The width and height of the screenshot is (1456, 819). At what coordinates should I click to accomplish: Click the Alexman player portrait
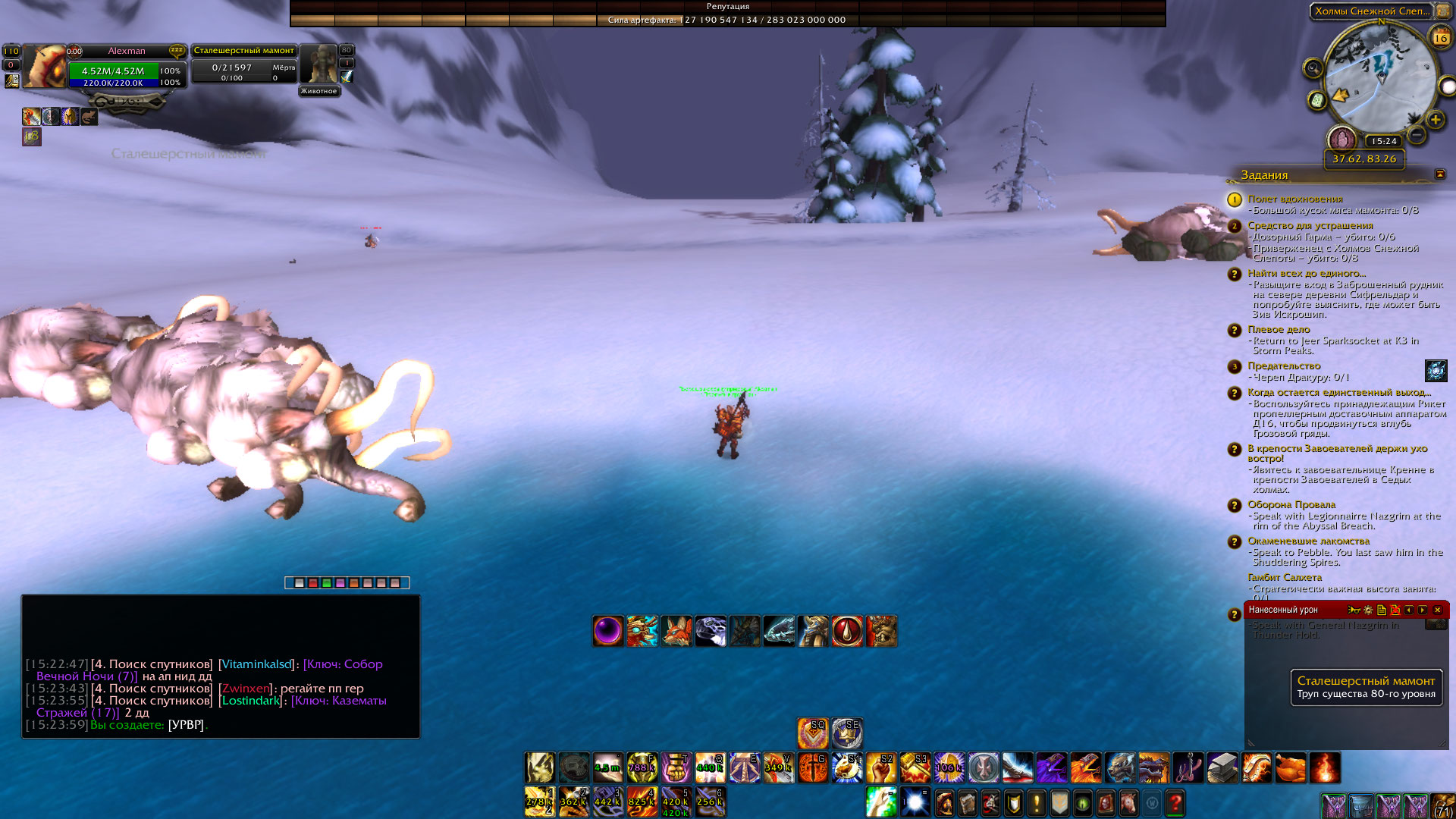click(x=44, y=67)
